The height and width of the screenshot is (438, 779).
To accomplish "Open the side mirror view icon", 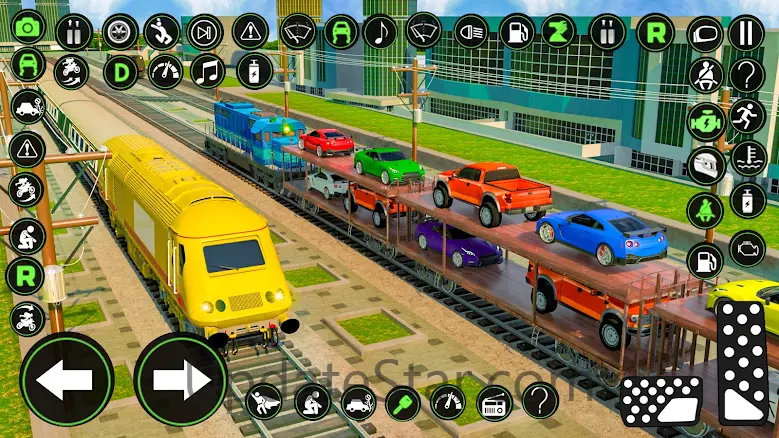I will (x=705, y=34).
